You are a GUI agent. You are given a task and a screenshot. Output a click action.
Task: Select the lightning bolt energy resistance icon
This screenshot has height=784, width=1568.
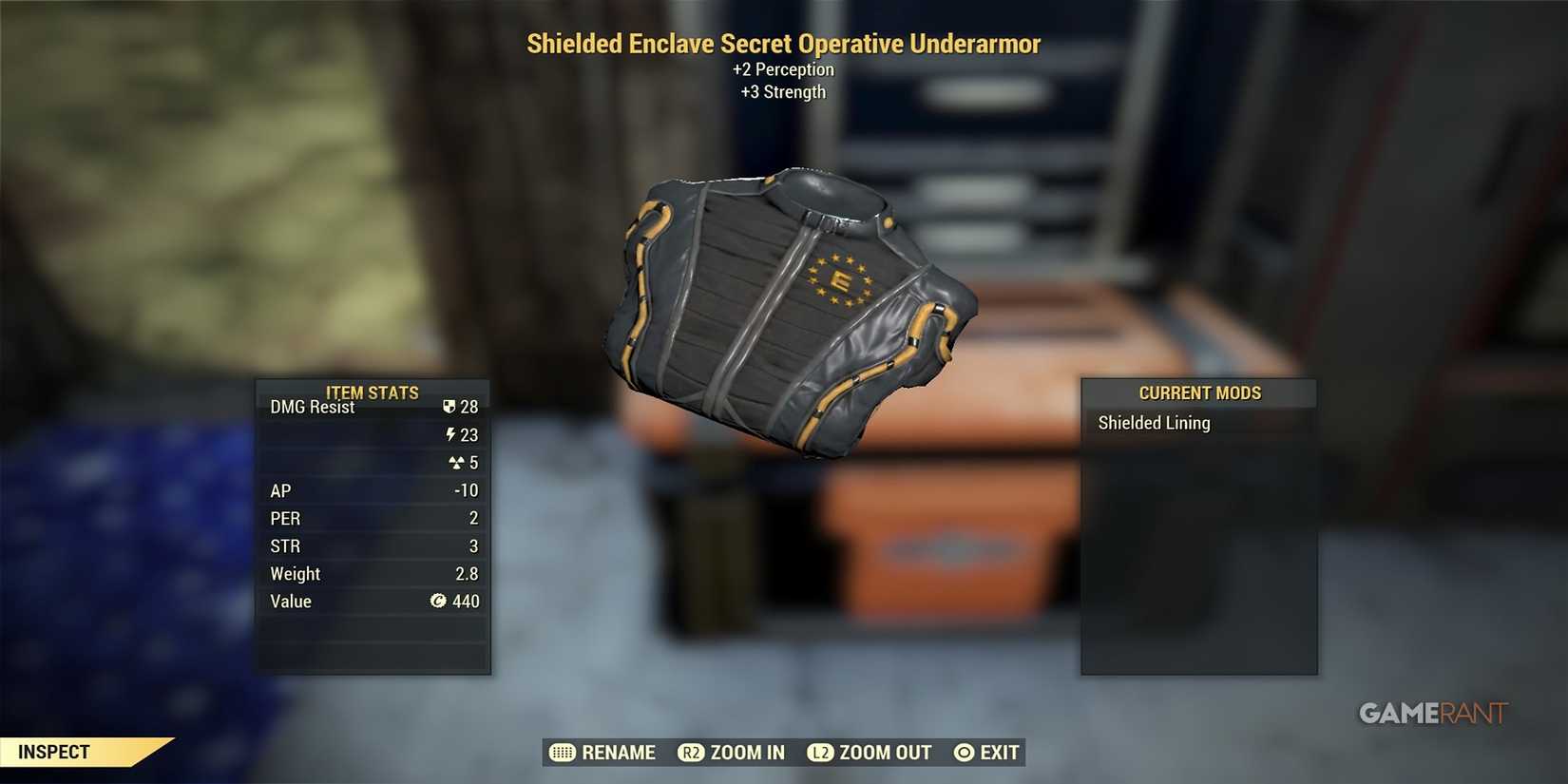click(450, 434)
